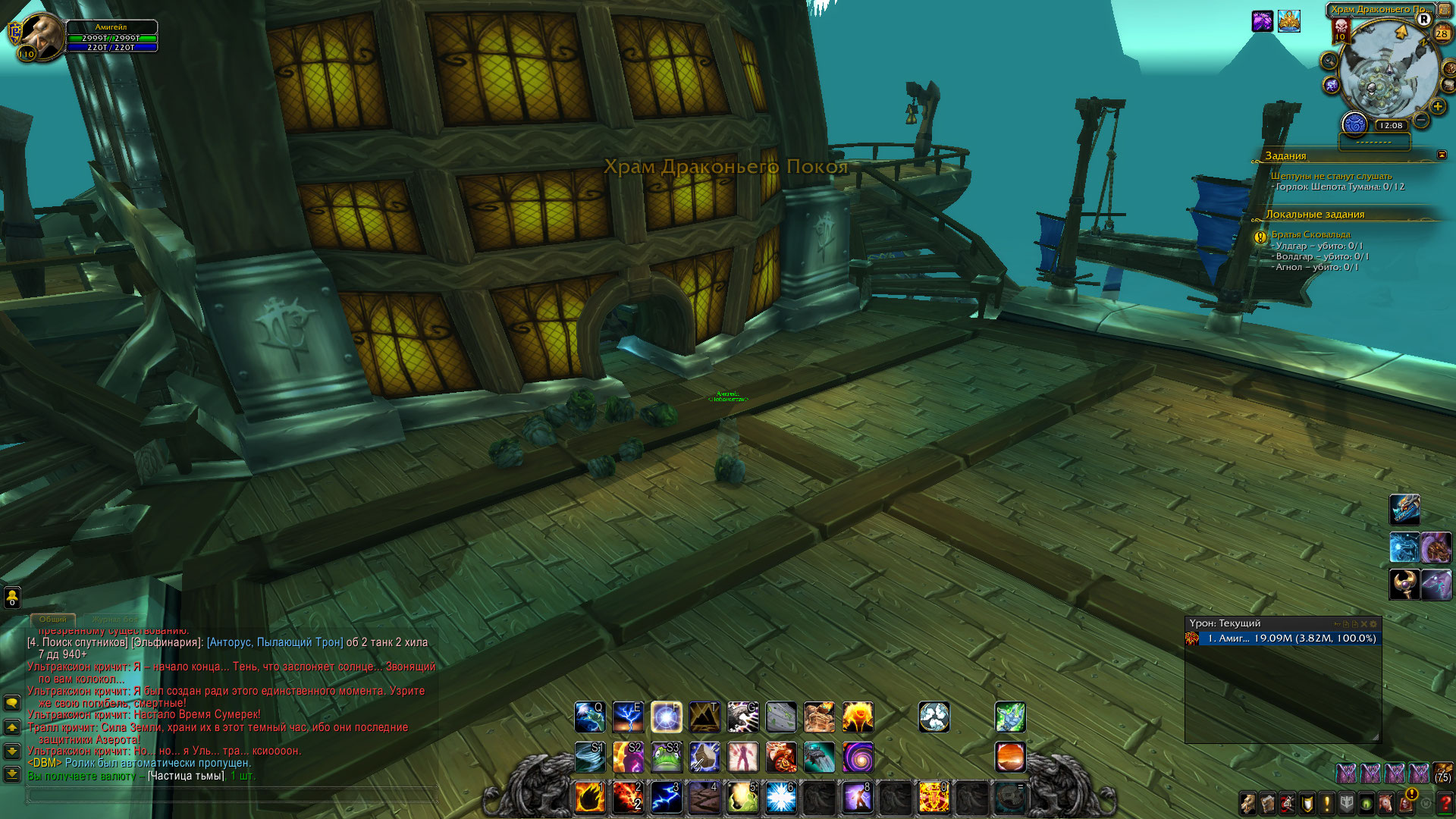Cast the green frog Hex spell

point(667,757)
